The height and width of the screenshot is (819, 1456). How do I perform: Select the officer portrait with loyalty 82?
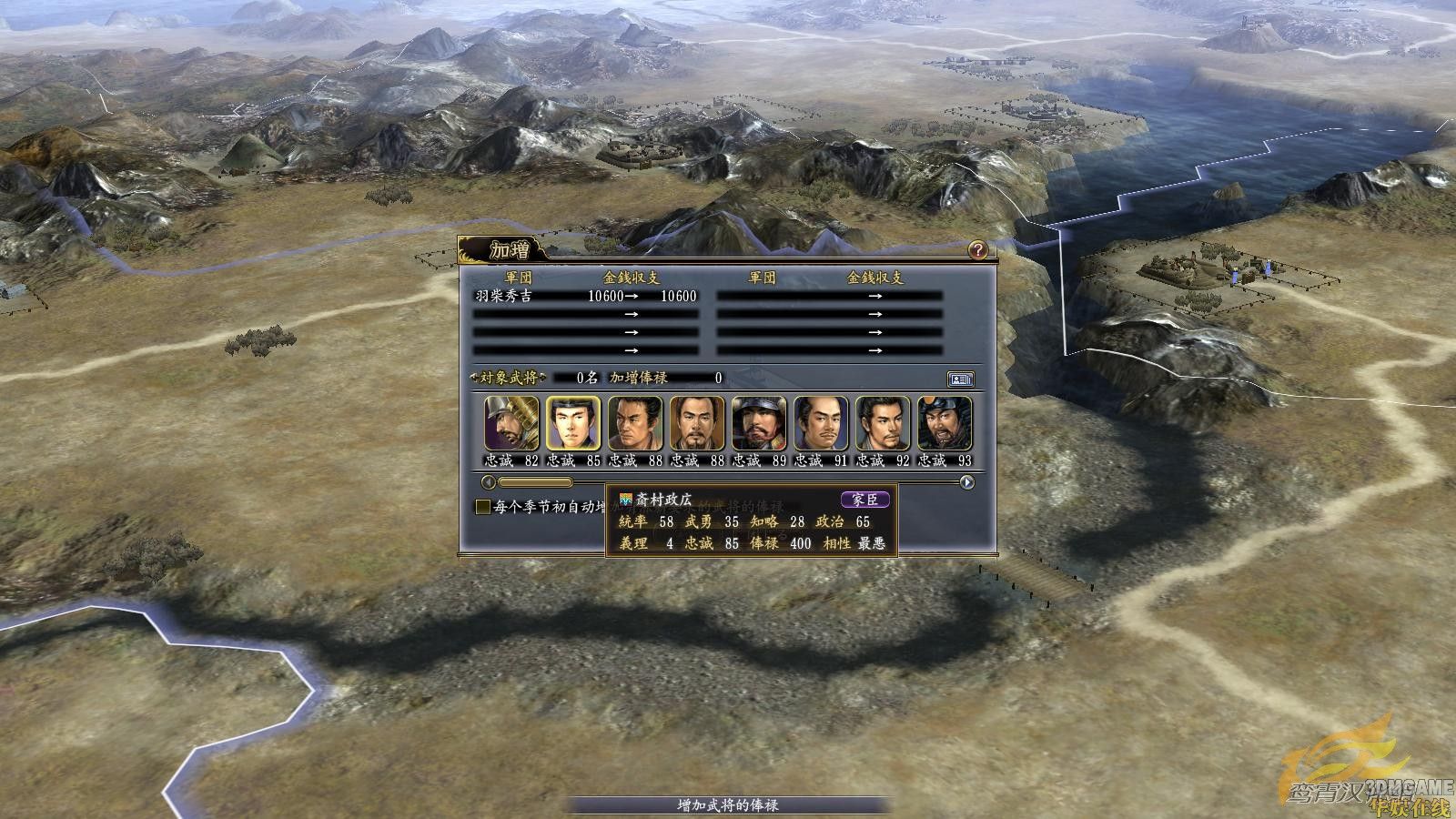[511, 423]
